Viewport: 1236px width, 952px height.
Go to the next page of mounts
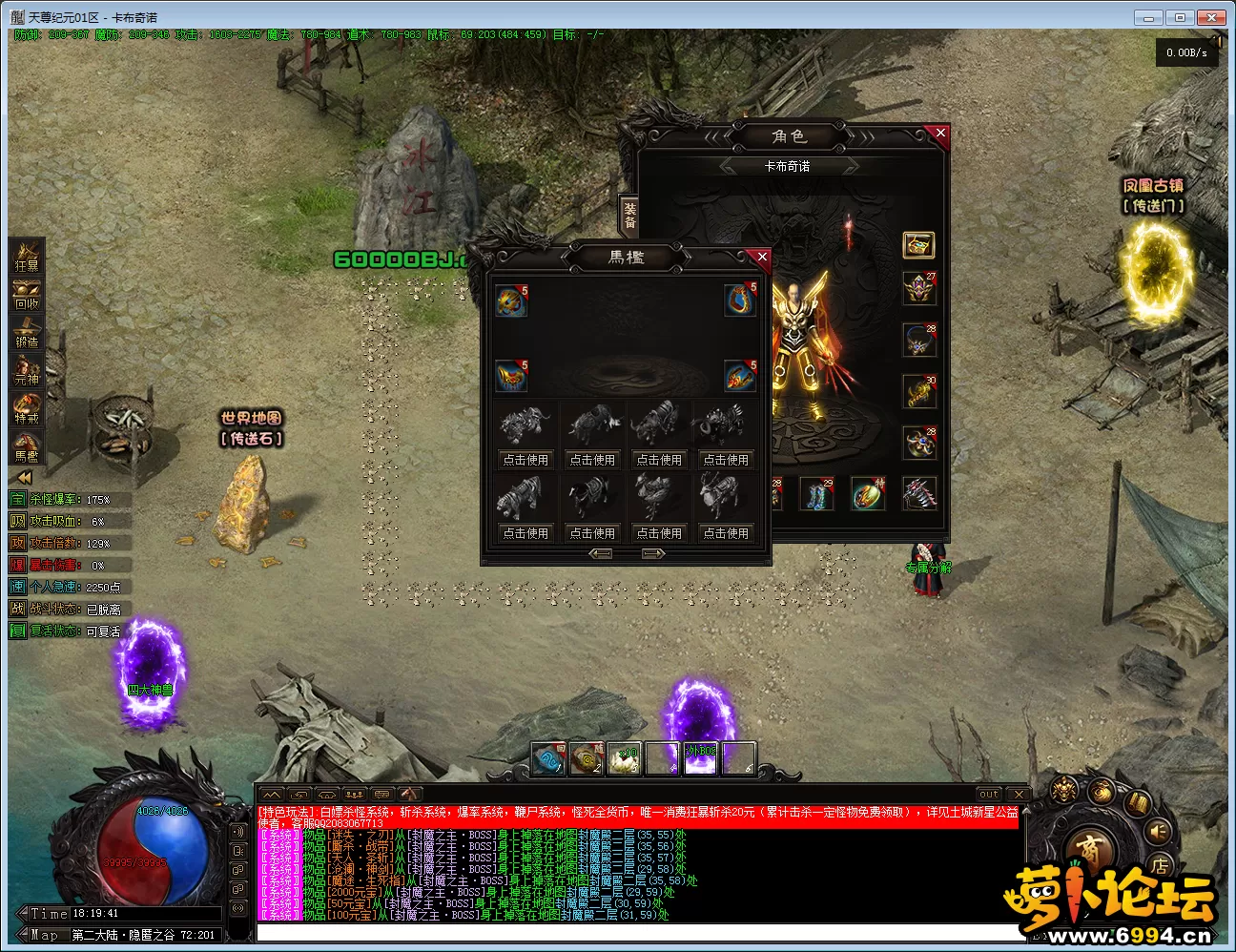(653, 554)
